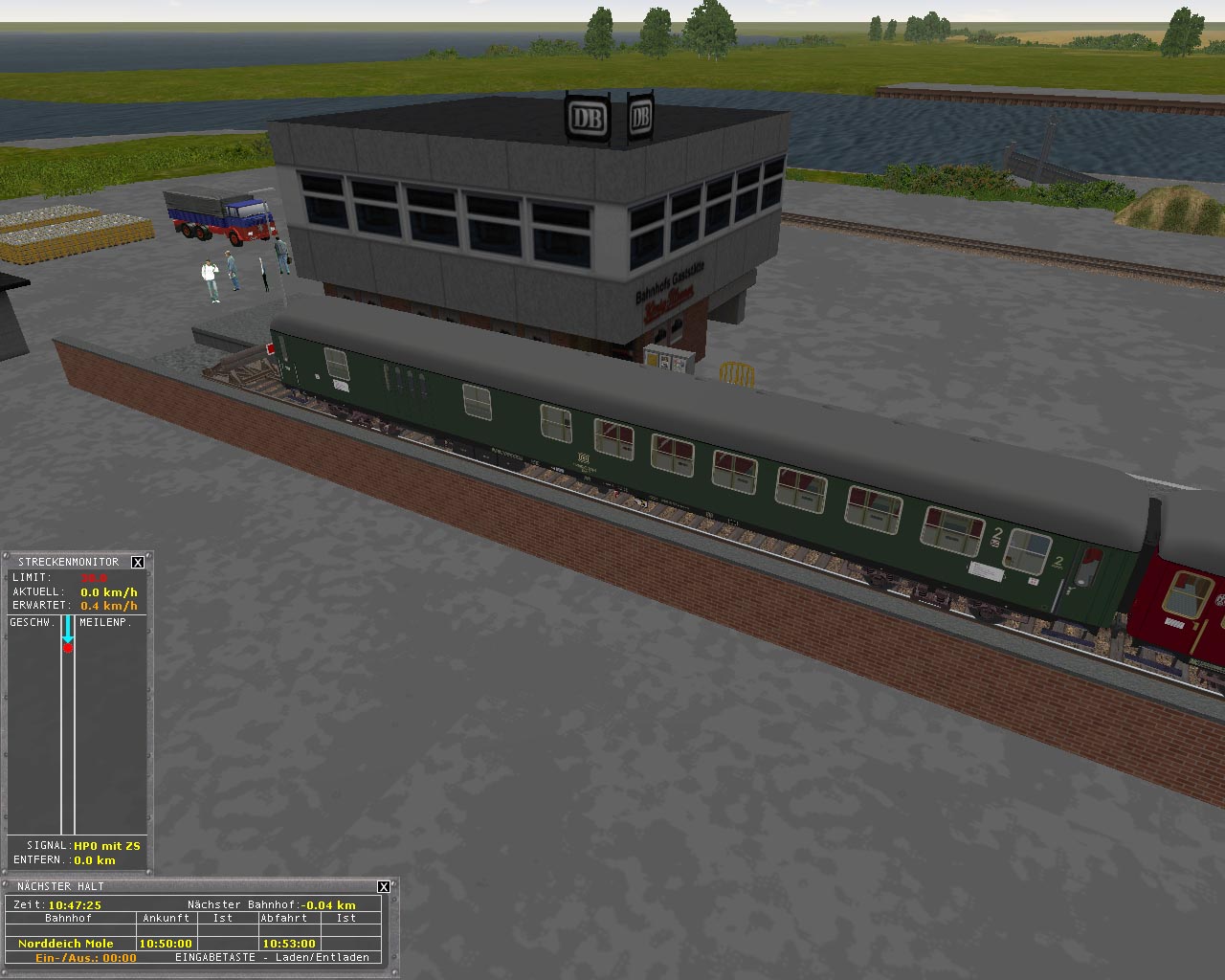Select the Norddeich Mole station row
1225x980 pixels.
pos(66,943)
